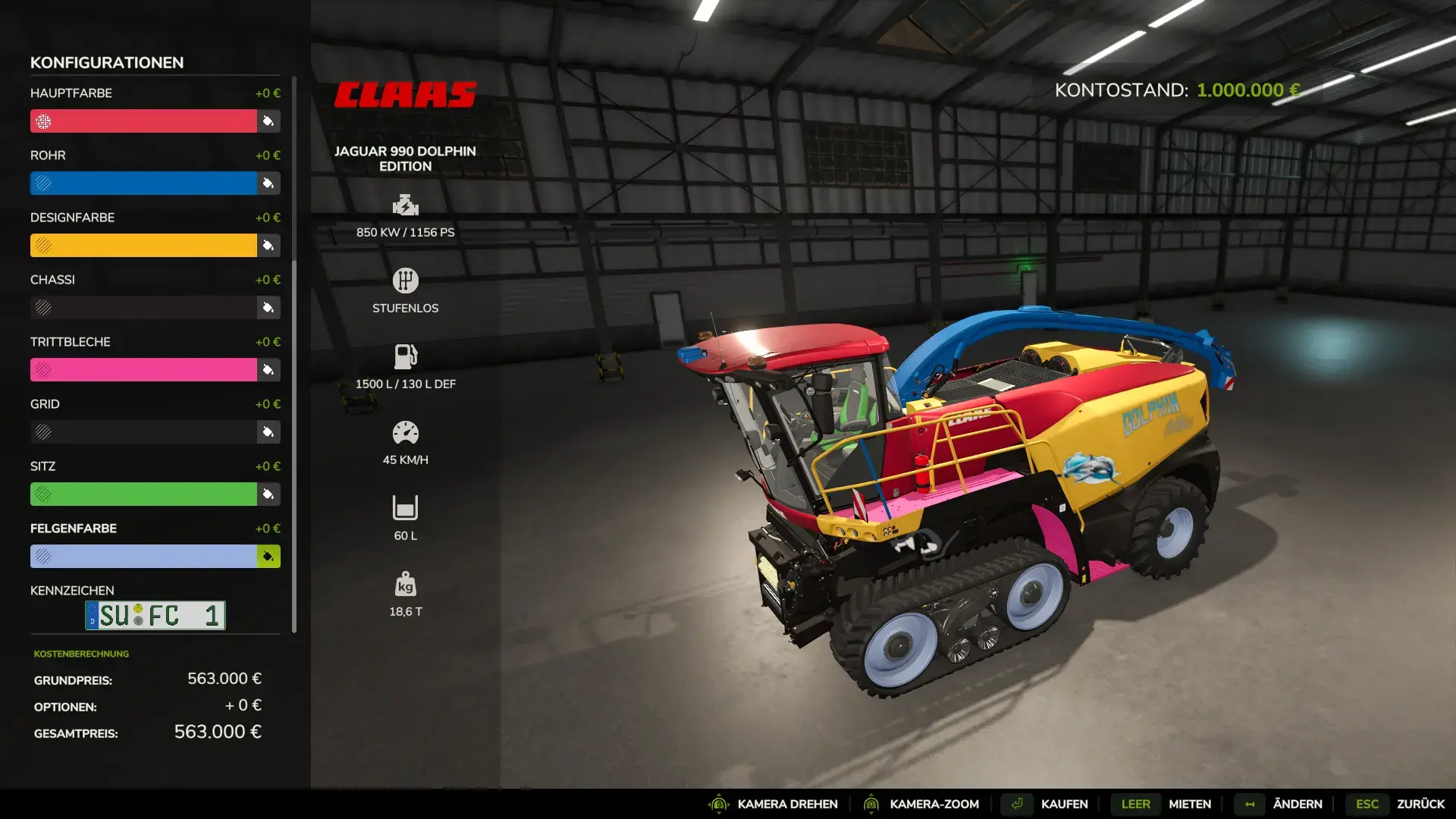
Task: Open the paint bucket for Felgenfarbe
Action: (268, 557)
